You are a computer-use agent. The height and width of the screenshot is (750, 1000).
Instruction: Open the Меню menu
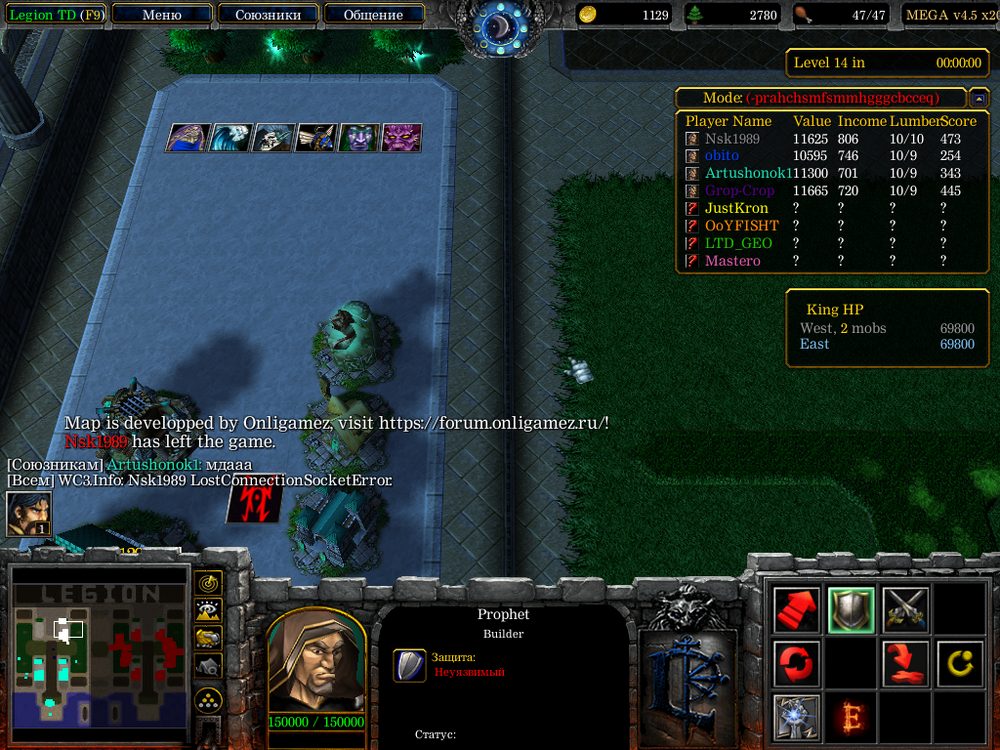tap(162, 15)
